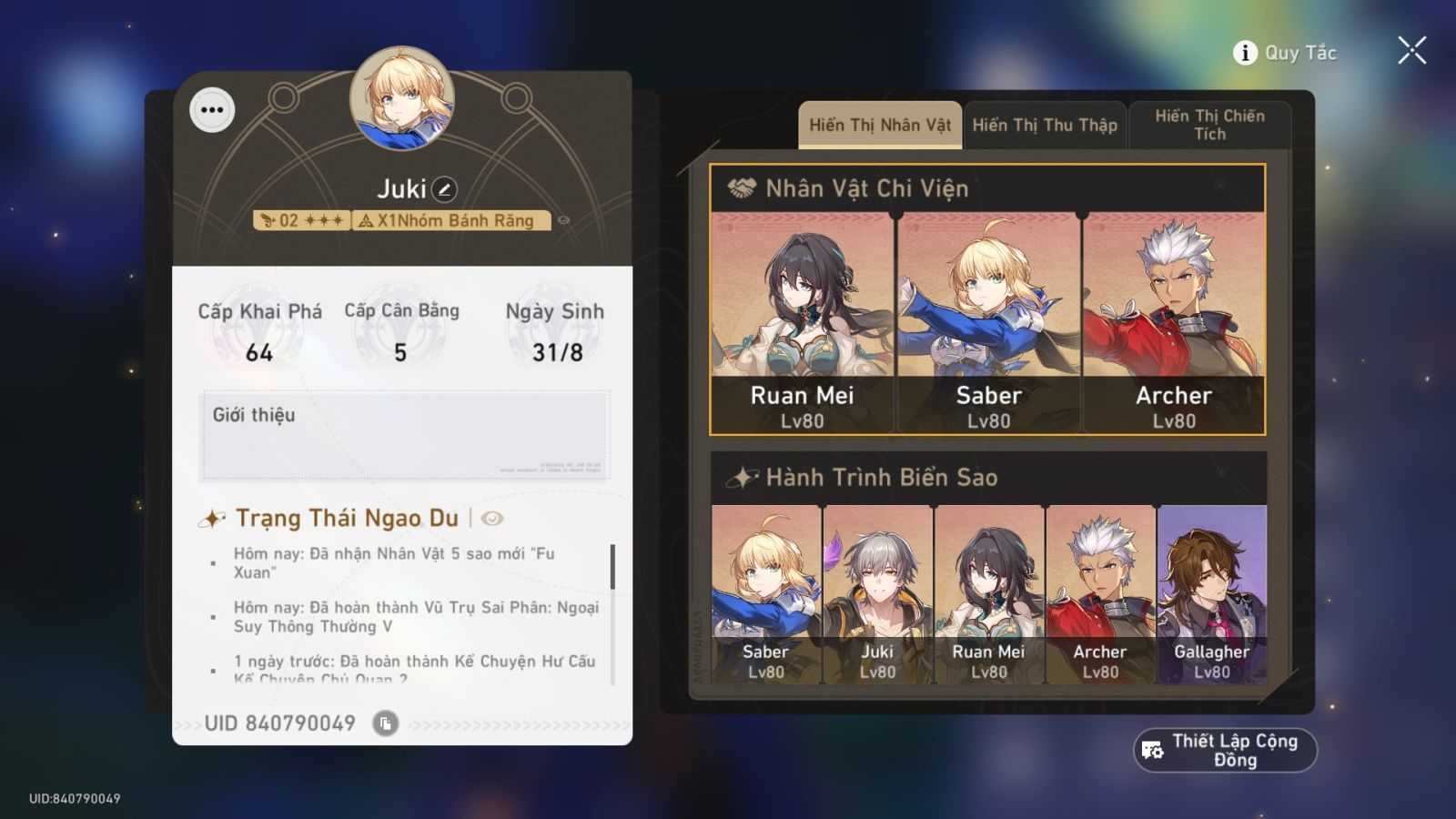Open Quy Tắc rules

[x=1295, y=53]
